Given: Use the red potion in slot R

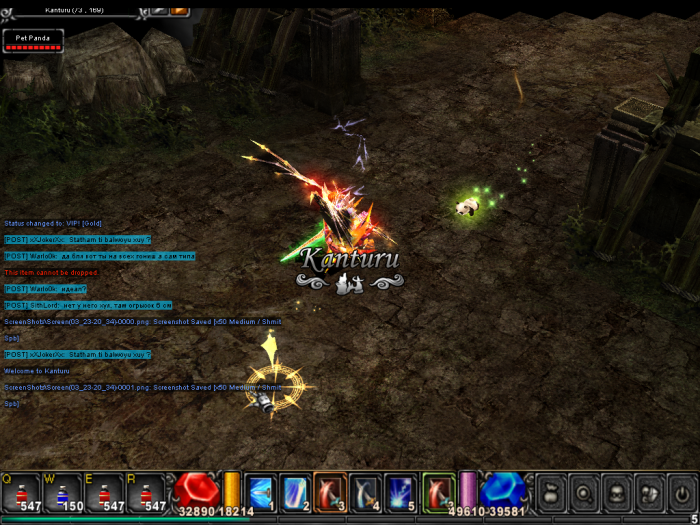Looking at the screenshot, I should tap(147, 492).
